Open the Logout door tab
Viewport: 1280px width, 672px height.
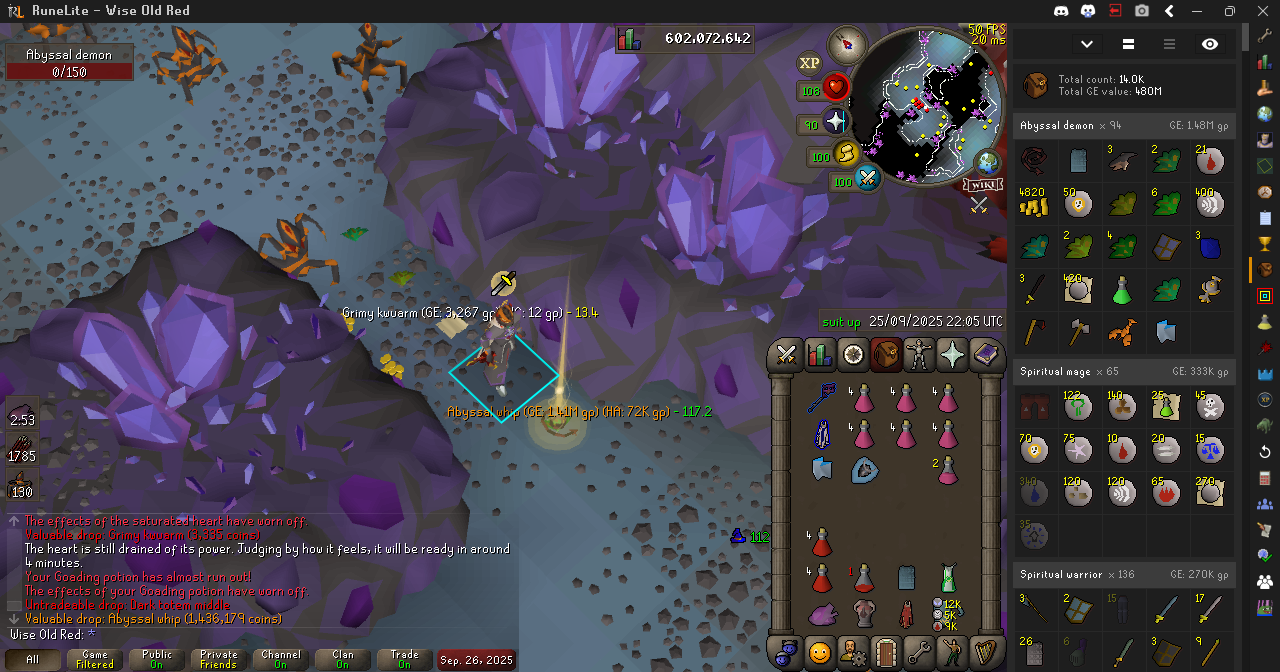coord(885,652)
